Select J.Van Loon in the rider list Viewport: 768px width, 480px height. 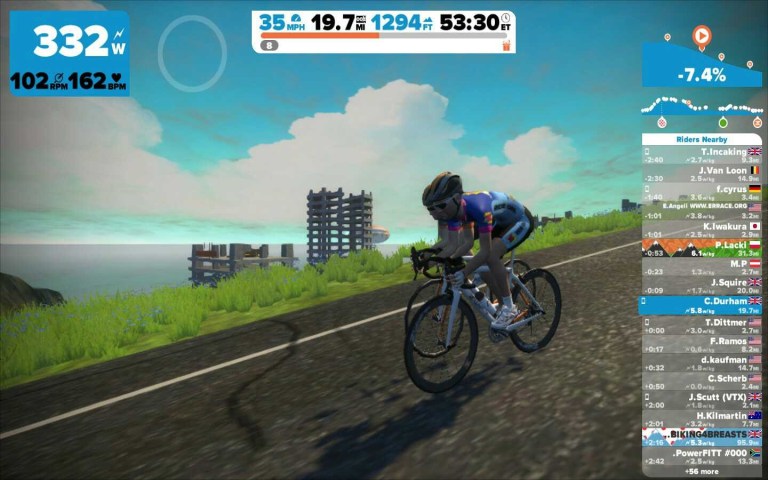(701, 174)
